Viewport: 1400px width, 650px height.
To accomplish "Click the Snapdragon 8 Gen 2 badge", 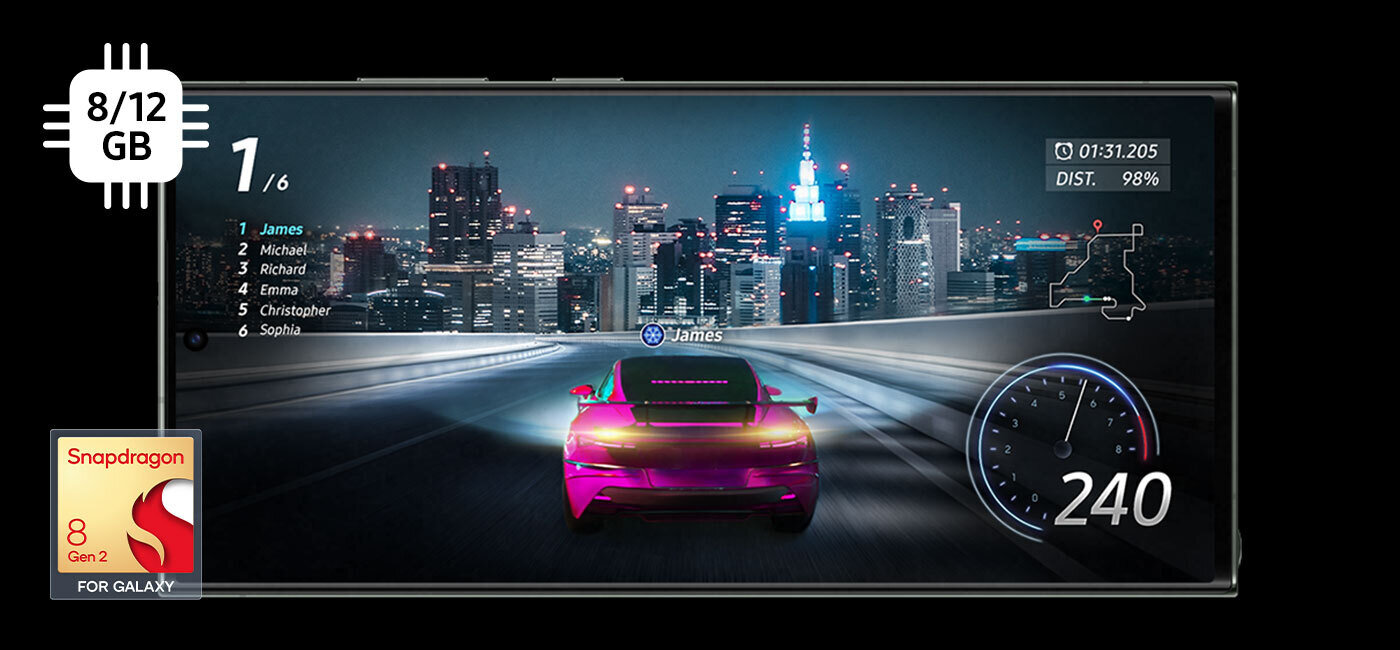I will point(126,514).
